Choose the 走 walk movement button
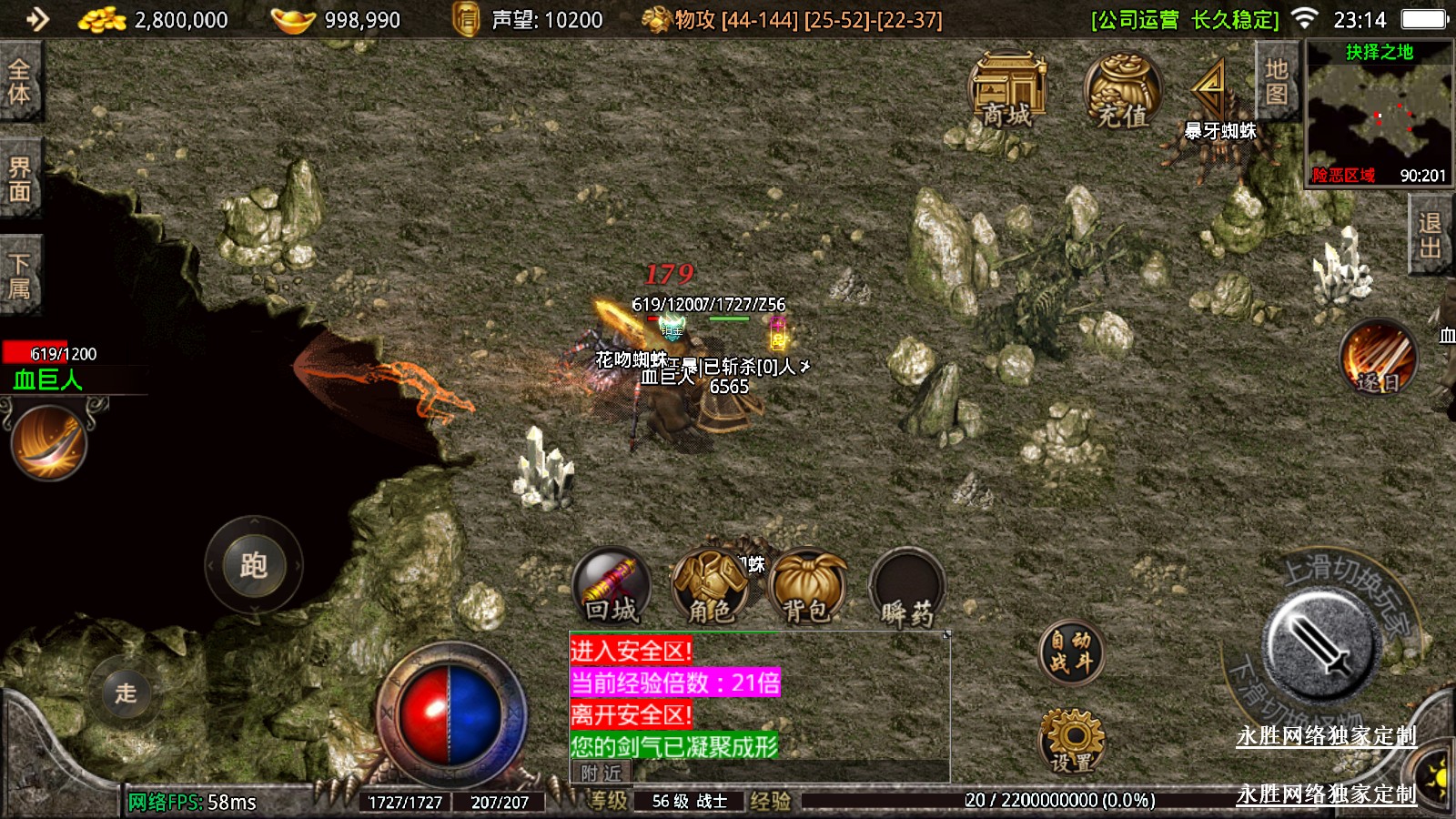The width and height of the screenshot is (1456, 819). pos(126,693)
